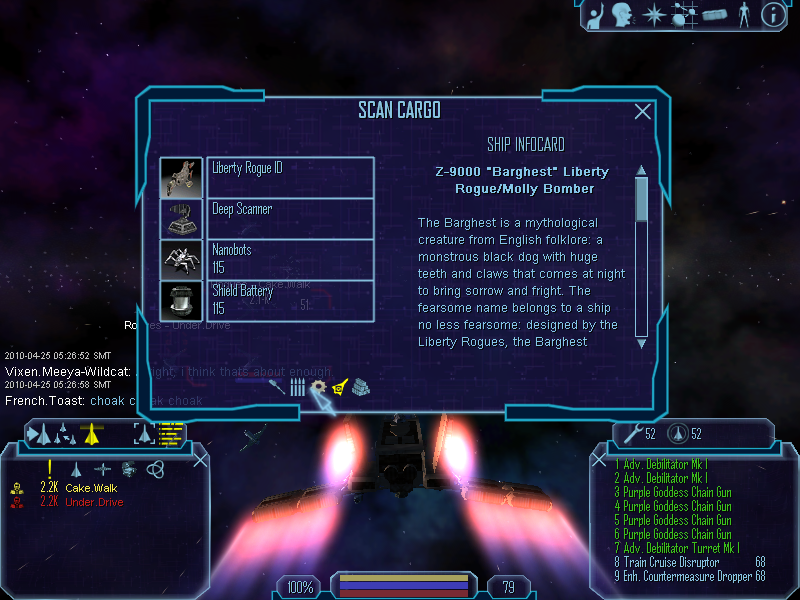Select Under.Drive in the contact list
The height and width of the screenshot is (600, 800).
coord(94,502)
